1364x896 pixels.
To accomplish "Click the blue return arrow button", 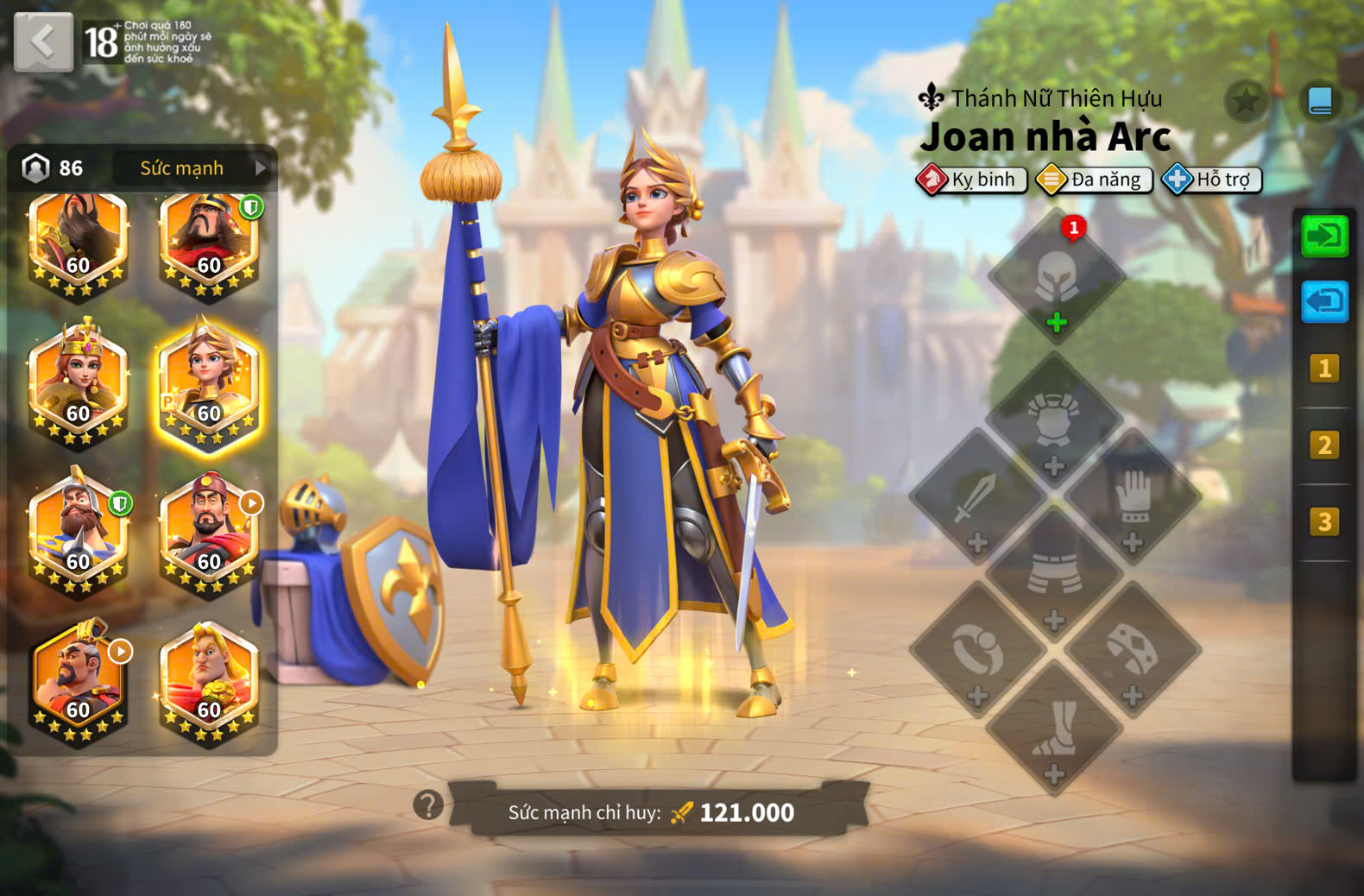I will pos(1324,302).
